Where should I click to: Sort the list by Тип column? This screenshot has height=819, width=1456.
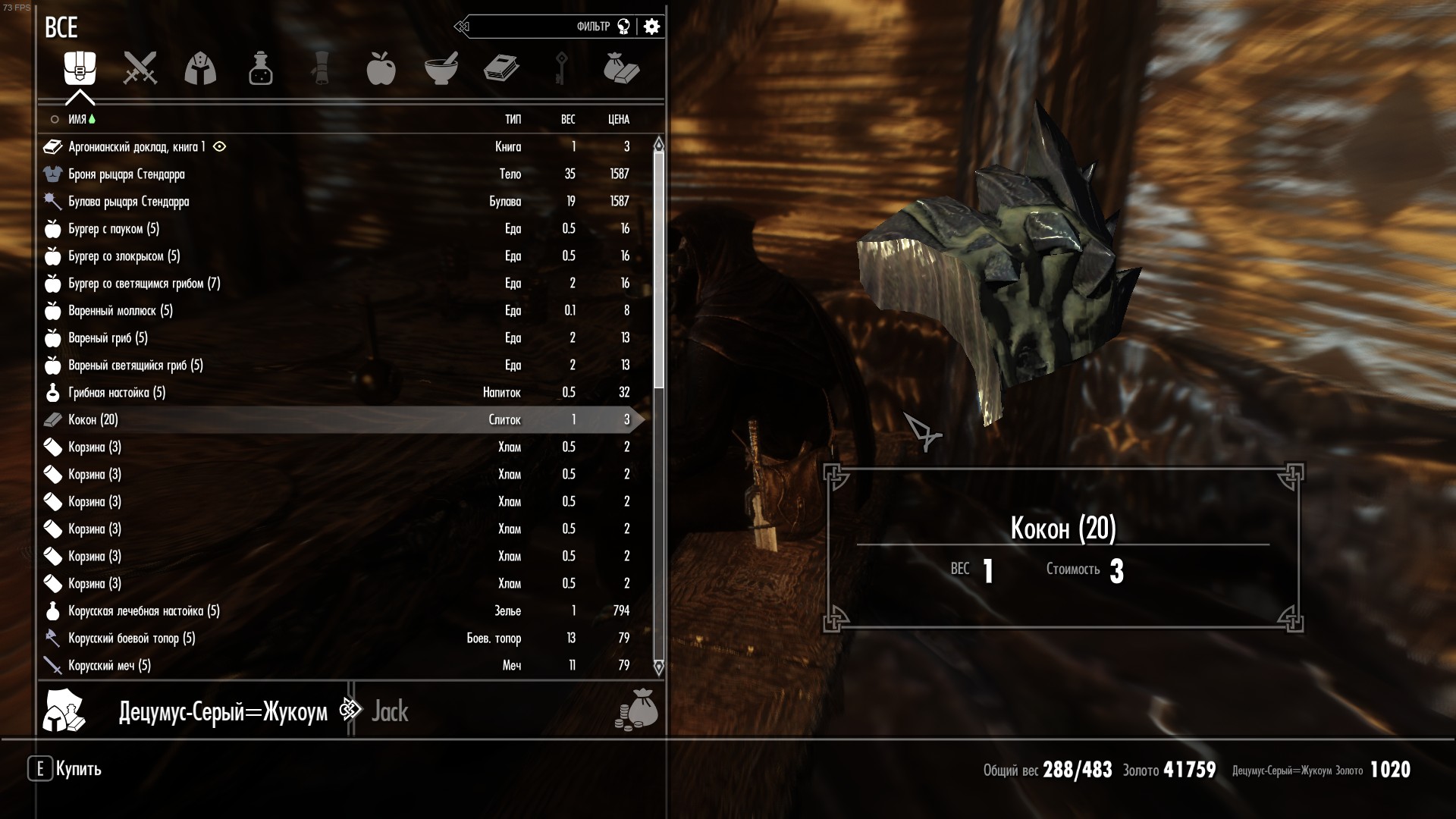[513, 119]
